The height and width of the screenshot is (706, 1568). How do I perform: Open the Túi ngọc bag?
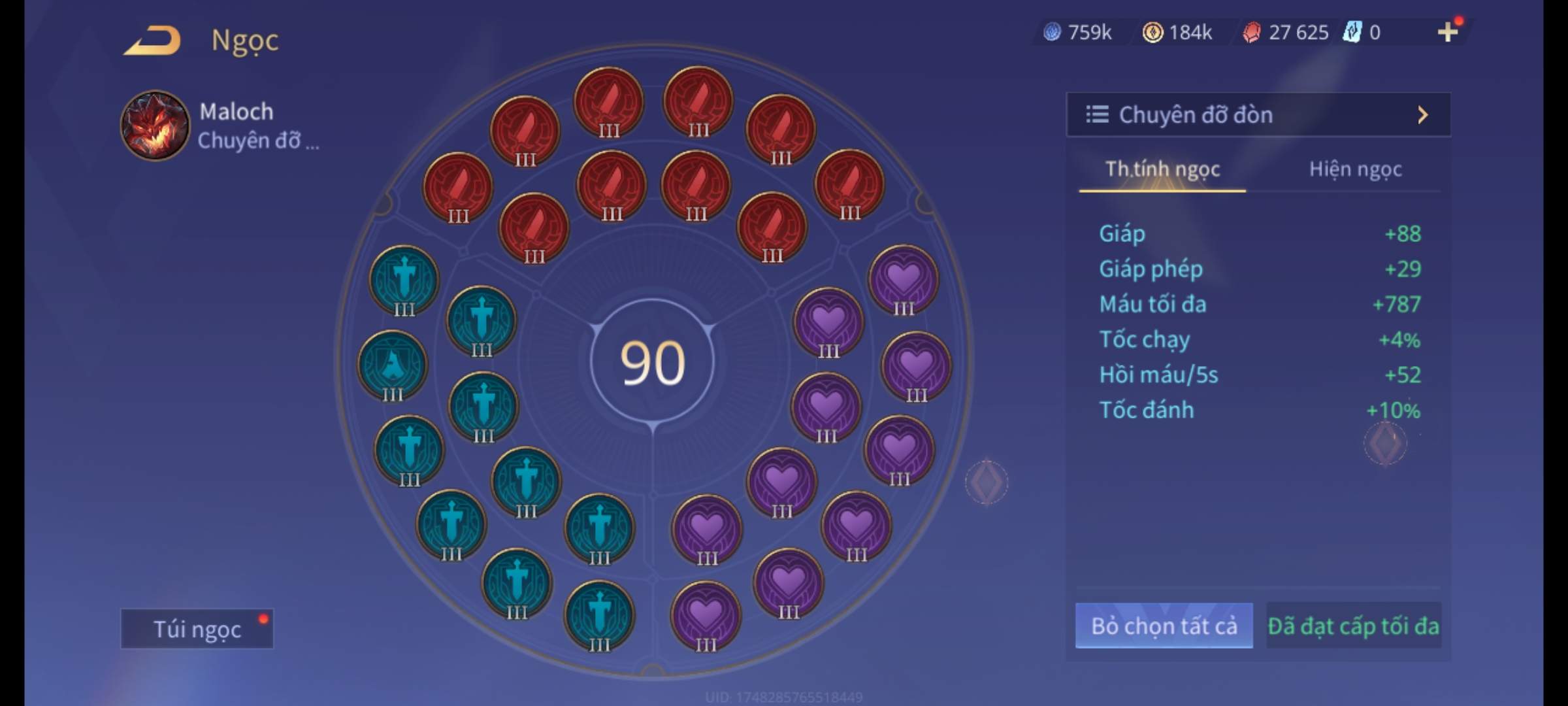click(x=197, y=629)
